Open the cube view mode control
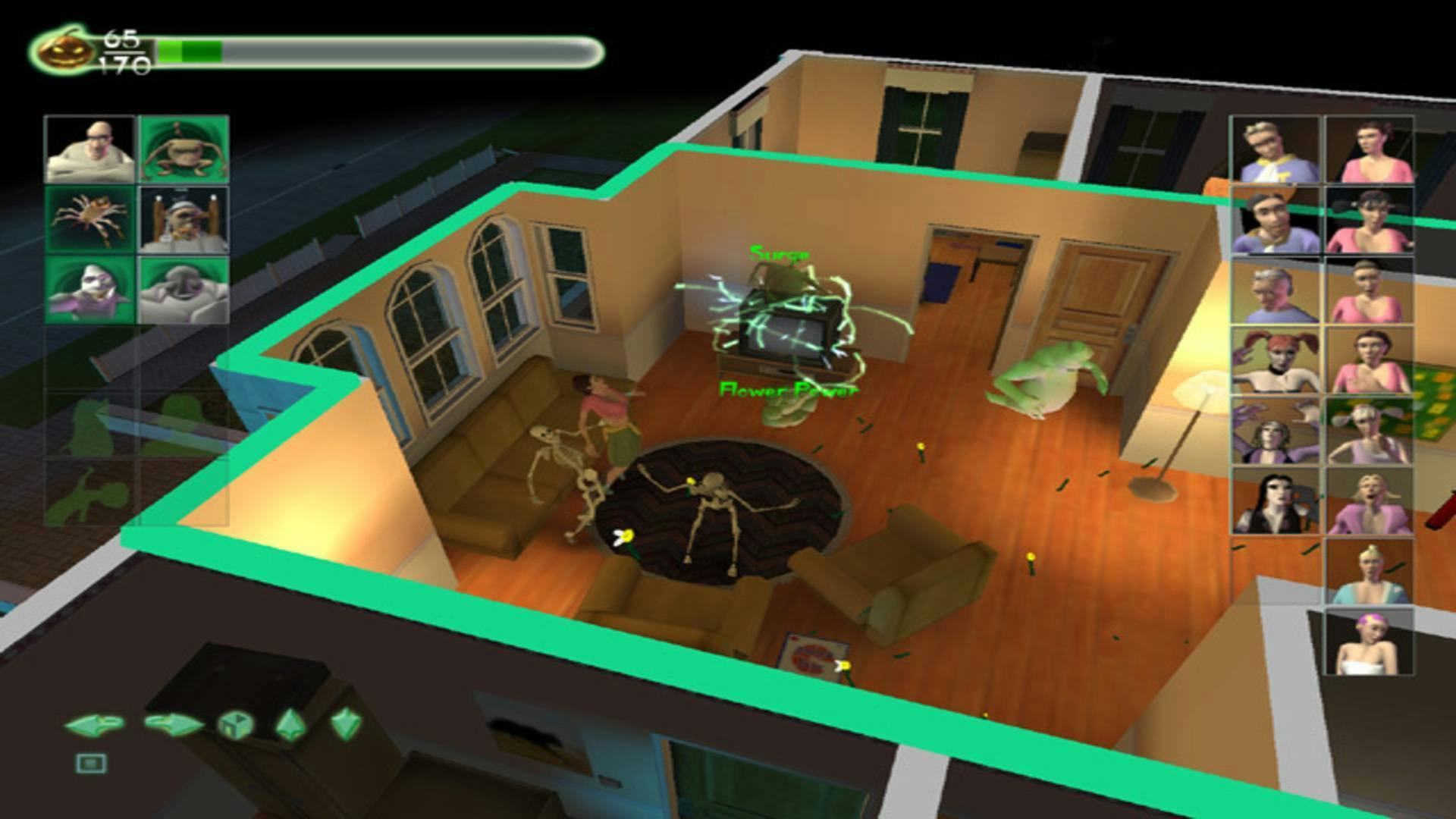Image resolution: width=1456 pixels, height=819 pixels. click(235, 724)
